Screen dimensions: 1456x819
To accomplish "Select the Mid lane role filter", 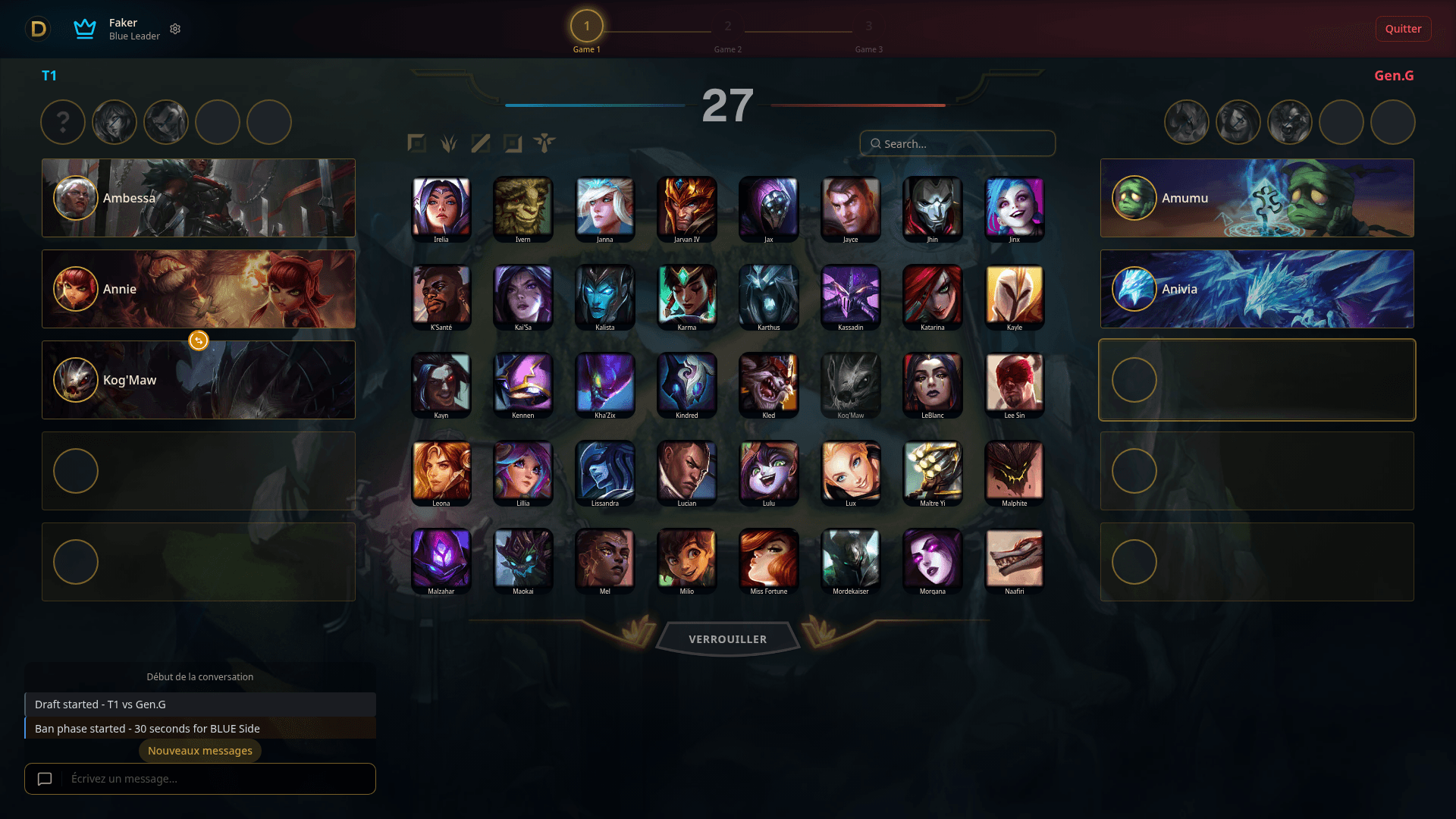I will [480, 143].
